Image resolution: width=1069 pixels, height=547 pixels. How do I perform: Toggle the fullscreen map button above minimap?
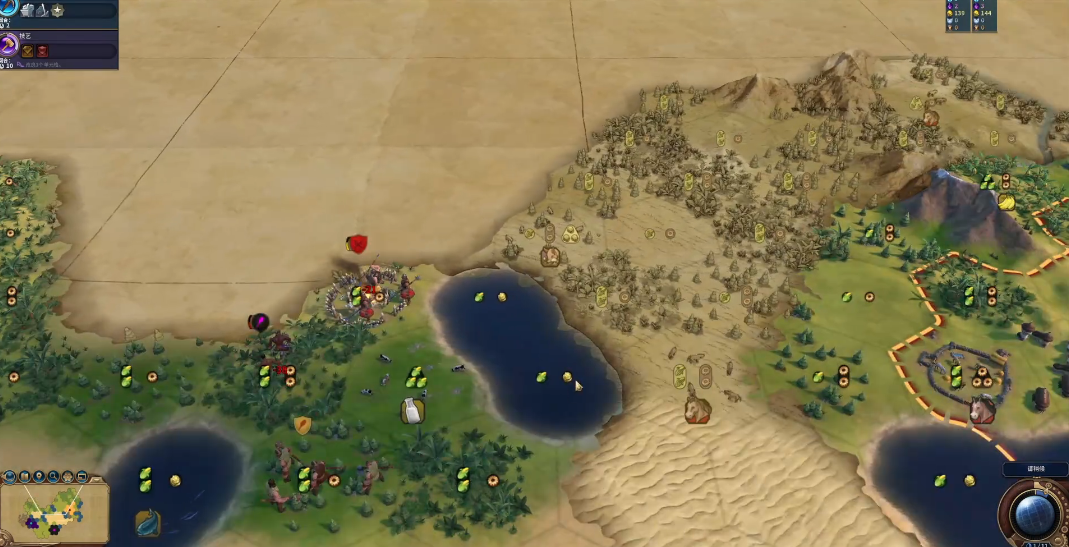[x=83, y=477]
